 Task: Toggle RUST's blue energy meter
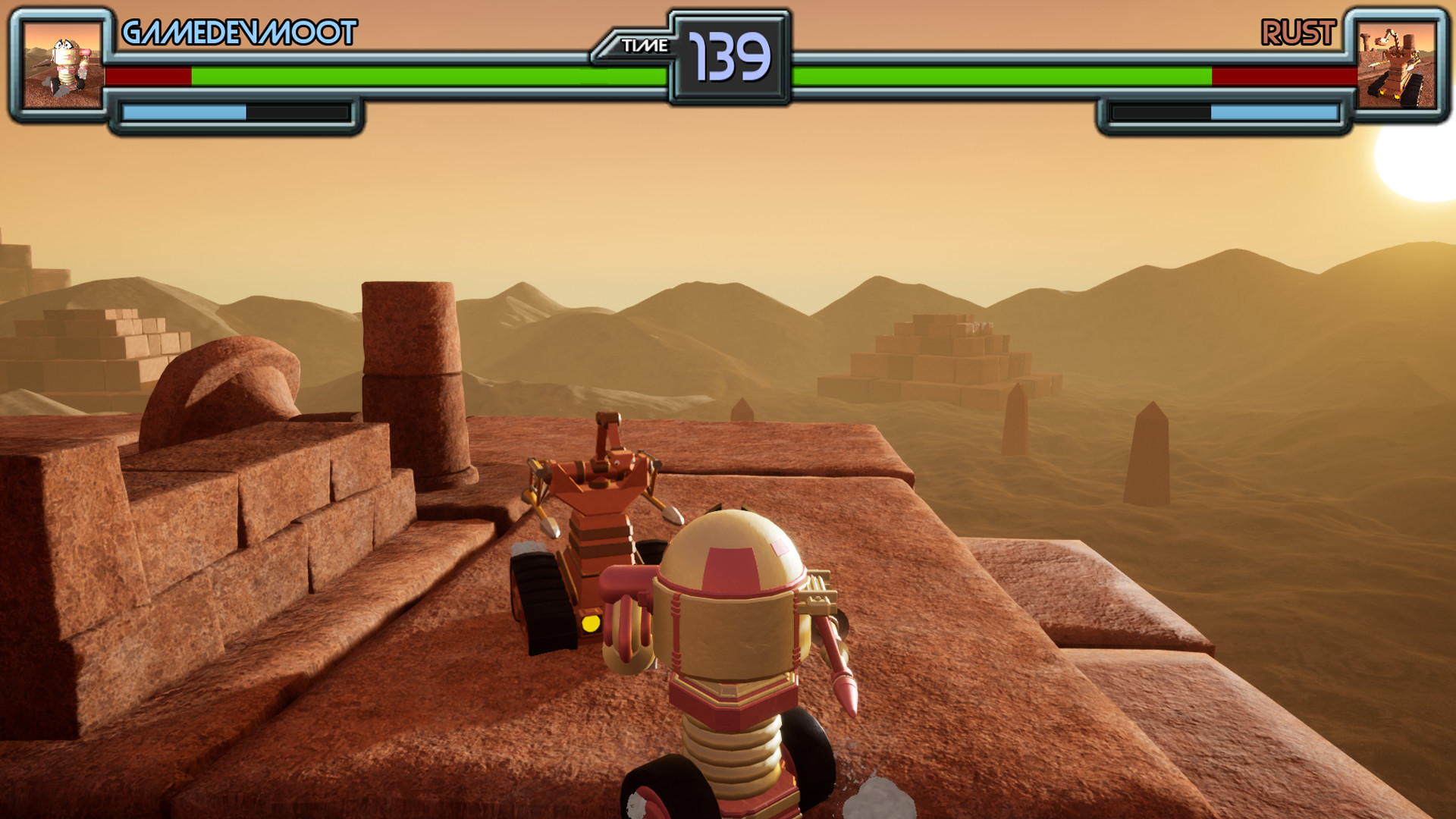pyautogui.click(x=1274, y=112)
